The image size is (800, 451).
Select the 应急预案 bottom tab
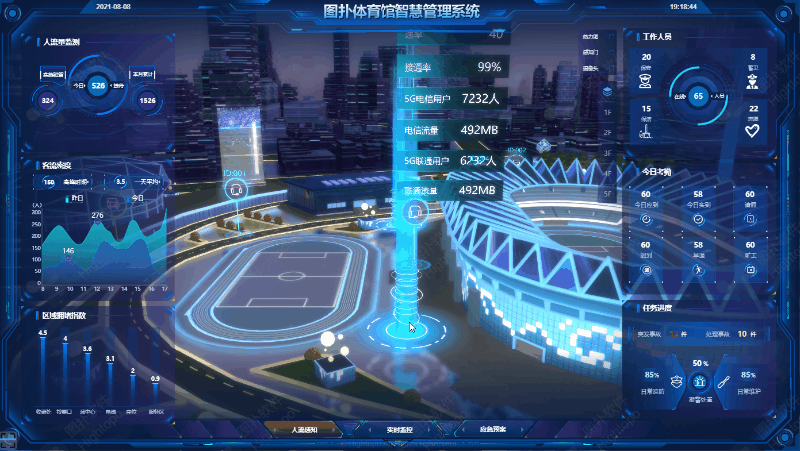click(493, 429)
